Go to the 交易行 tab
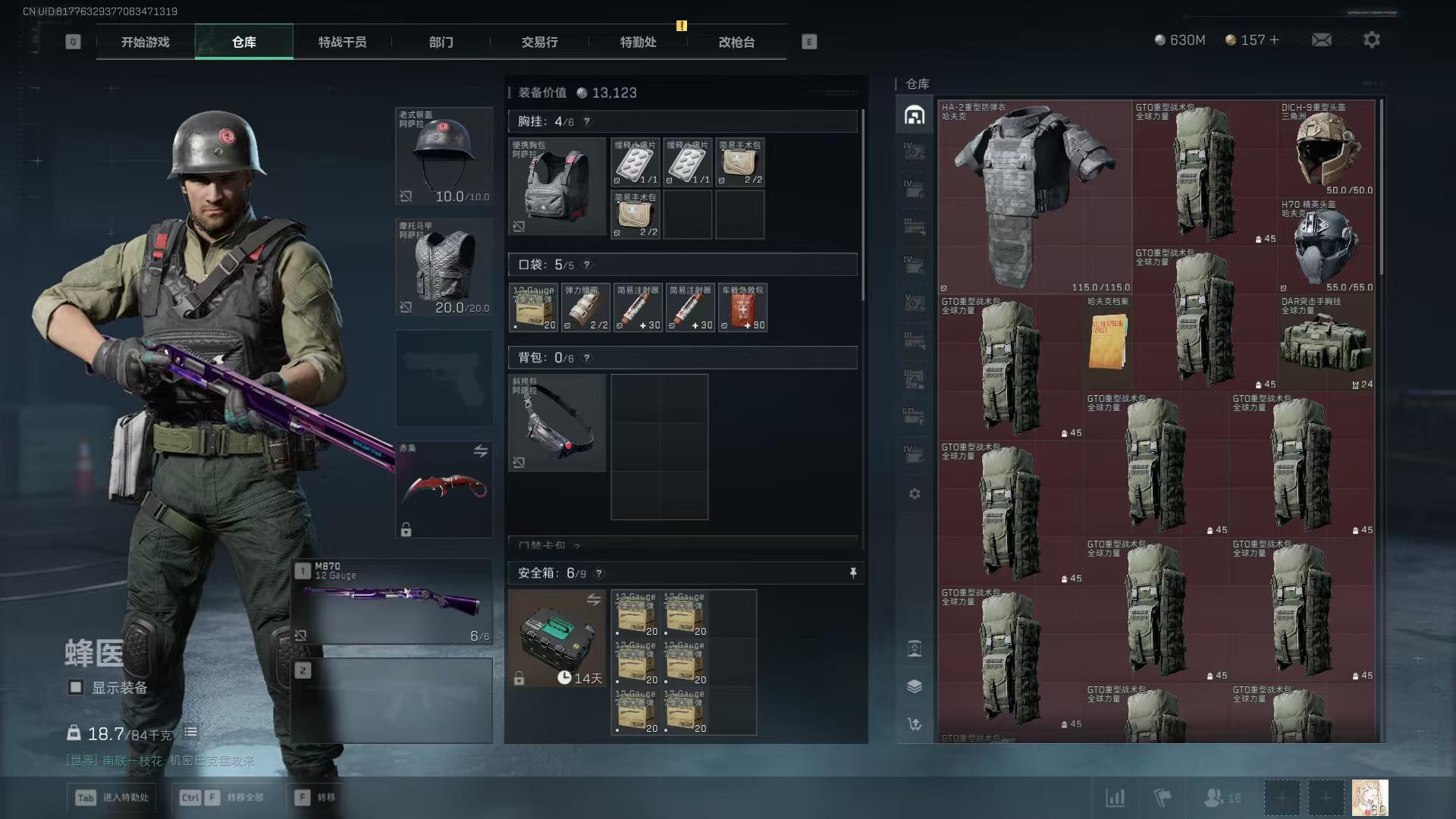 pos(539,42)
